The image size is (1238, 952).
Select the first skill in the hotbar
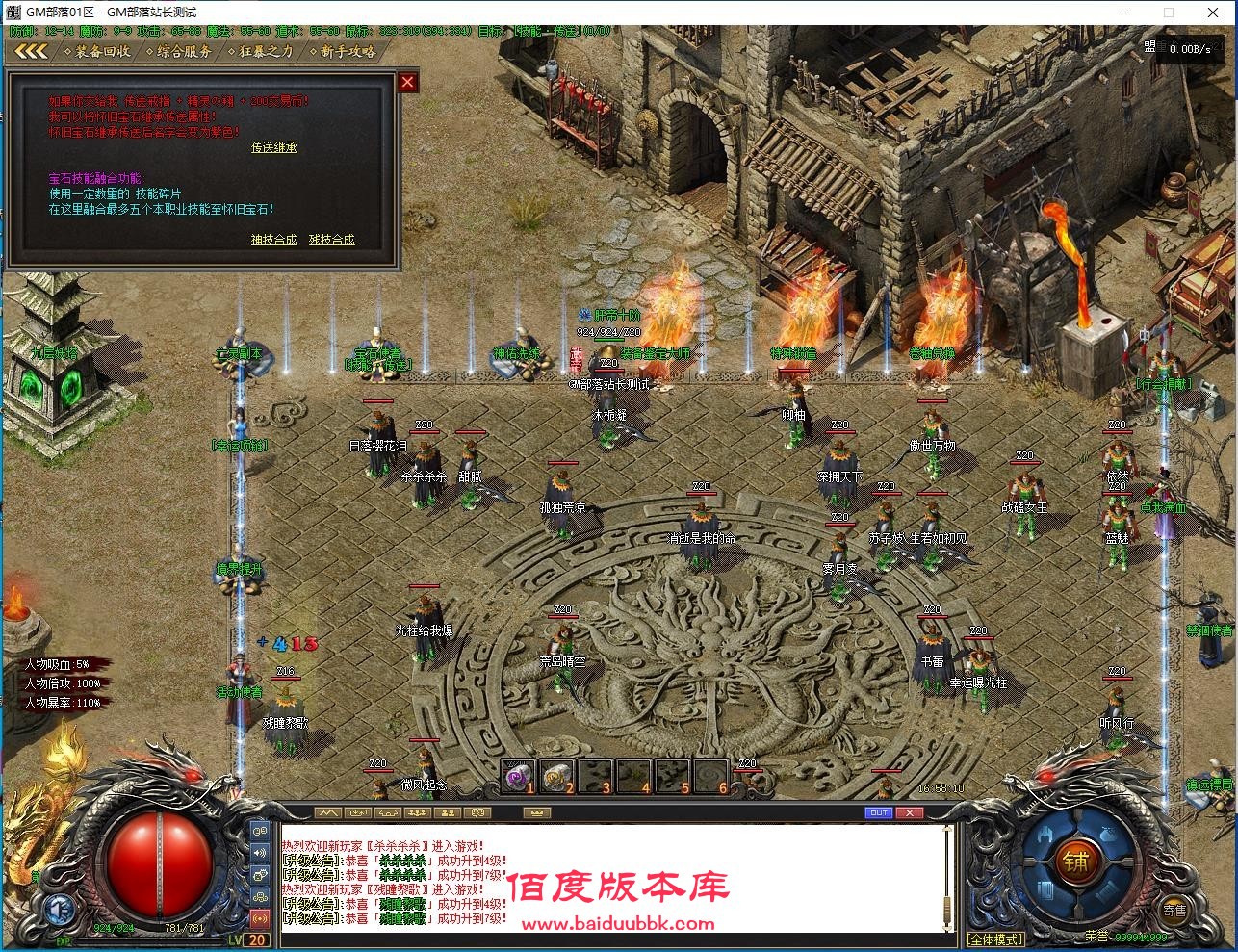pos(519,775)
